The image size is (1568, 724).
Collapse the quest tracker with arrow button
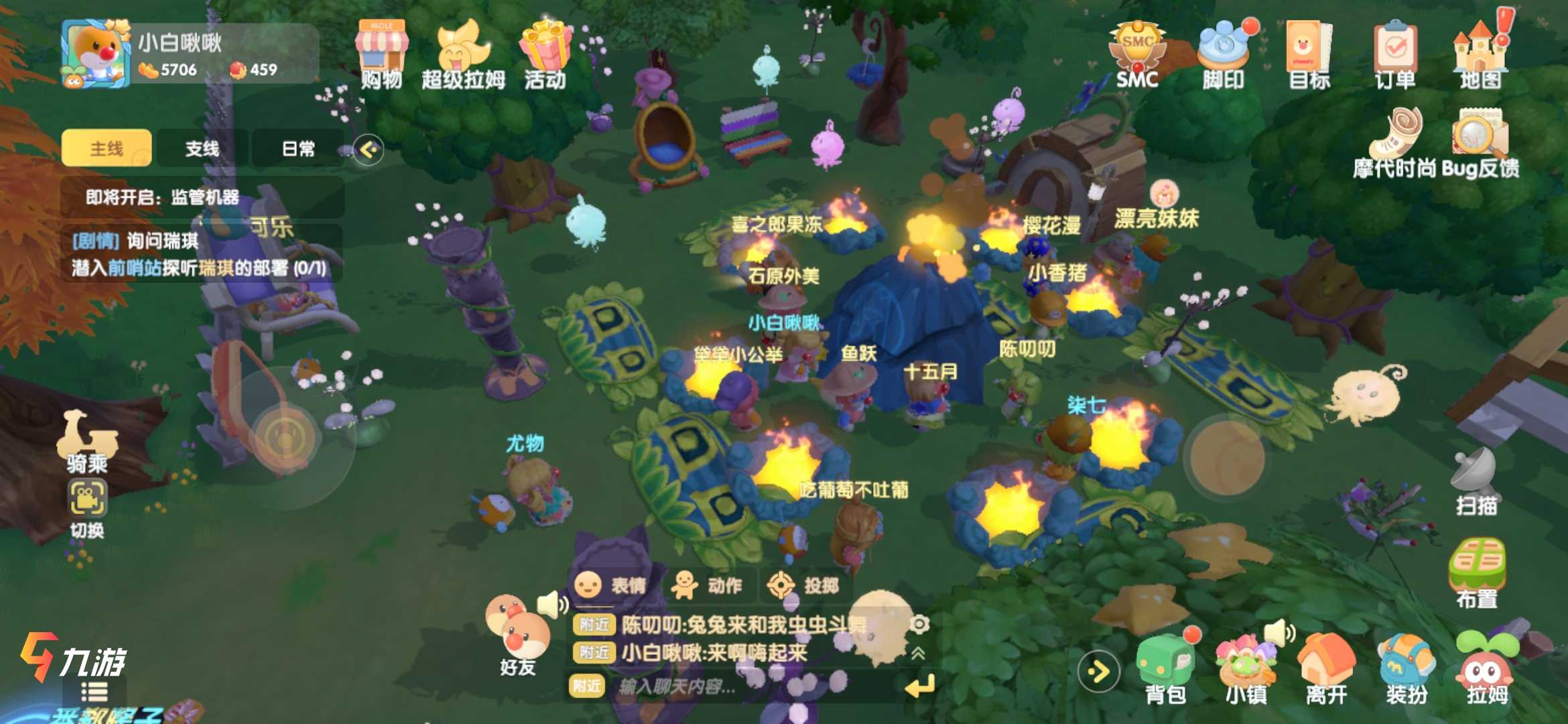pos(369,149)
